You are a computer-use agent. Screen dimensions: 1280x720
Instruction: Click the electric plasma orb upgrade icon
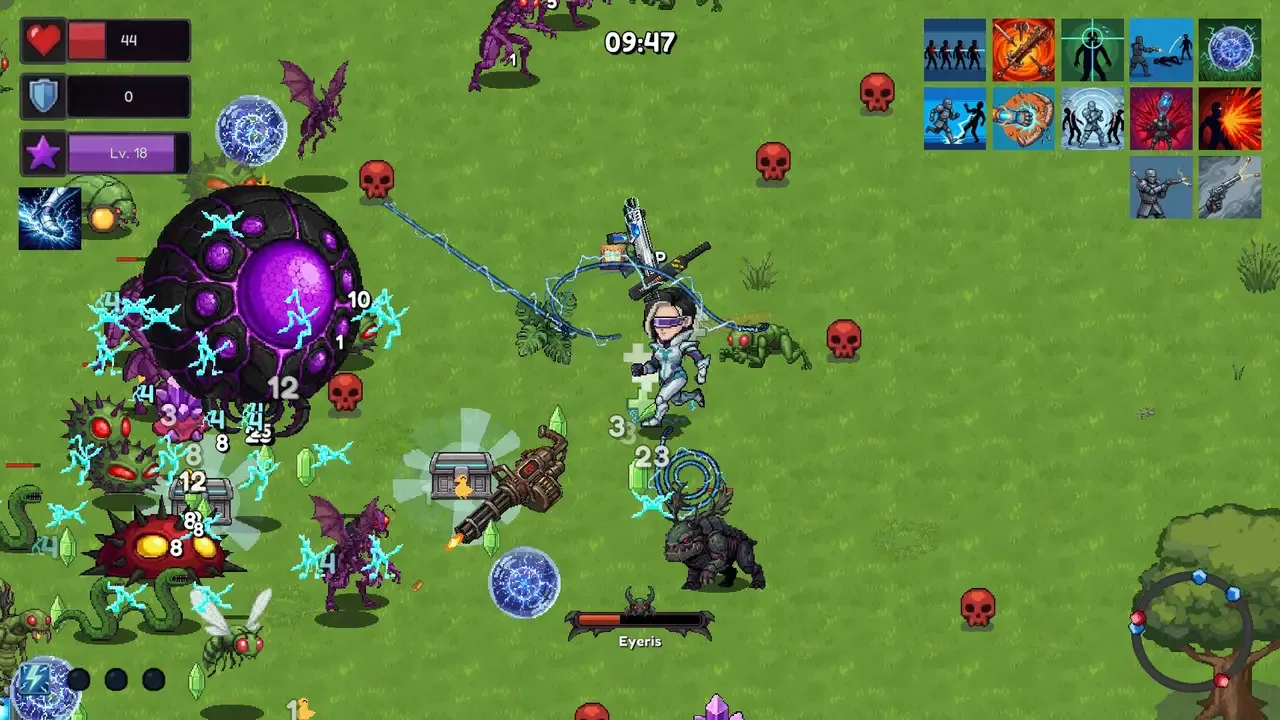pos(1230,50)
